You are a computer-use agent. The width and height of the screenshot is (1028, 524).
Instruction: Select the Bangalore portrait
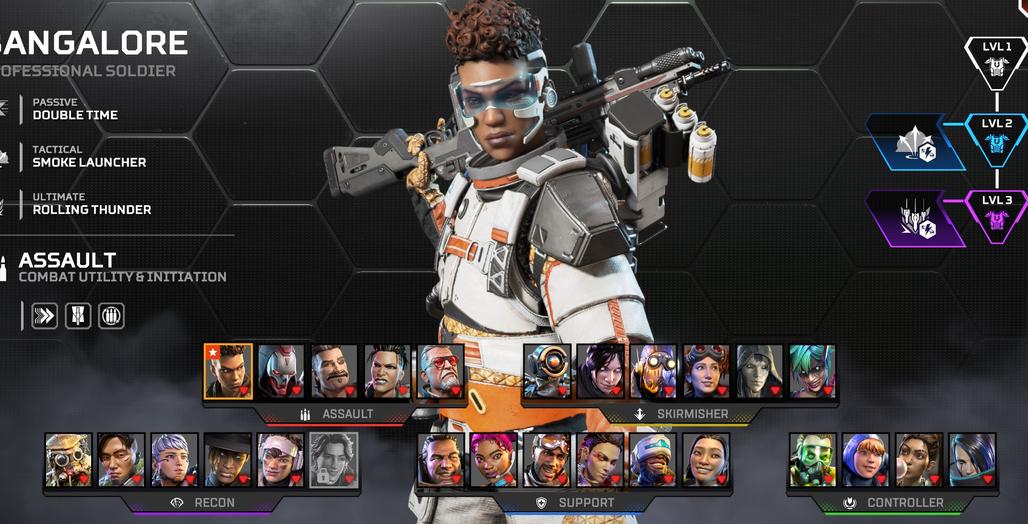click(x=228, y=371)
